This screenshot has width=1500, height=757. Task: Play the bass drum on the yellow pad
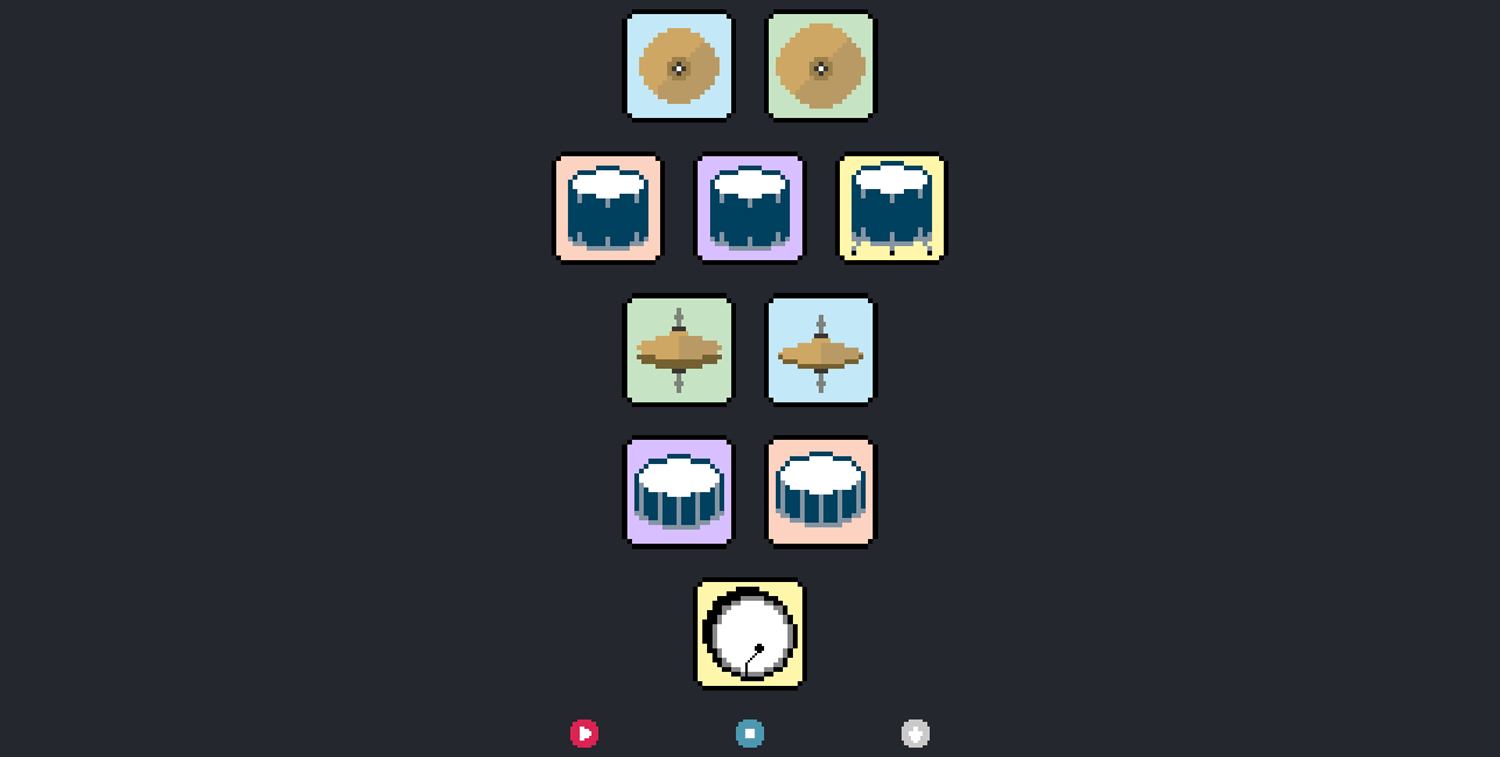pos(748,634)
